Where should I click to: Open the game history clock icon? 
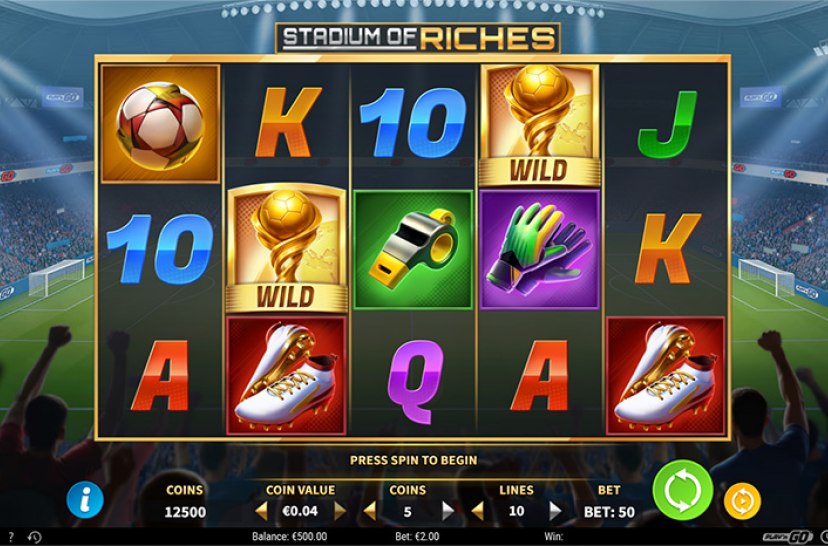35,538
